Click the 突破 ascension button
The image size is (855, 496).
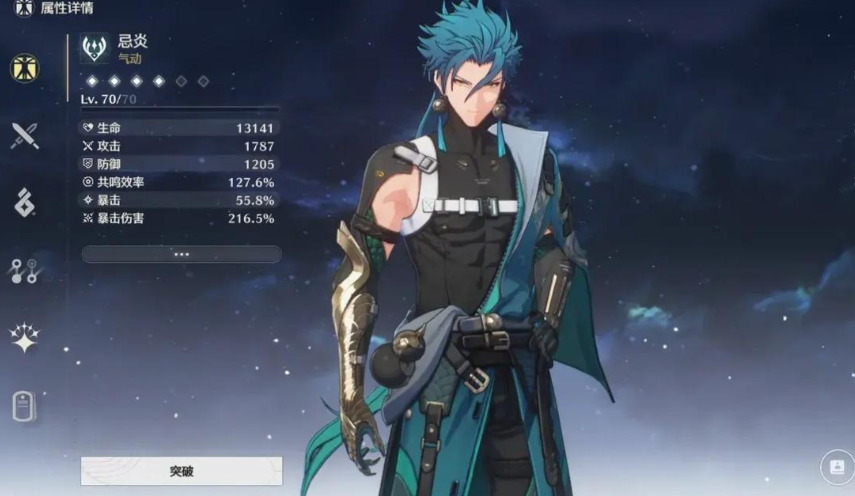coord(181,470)
